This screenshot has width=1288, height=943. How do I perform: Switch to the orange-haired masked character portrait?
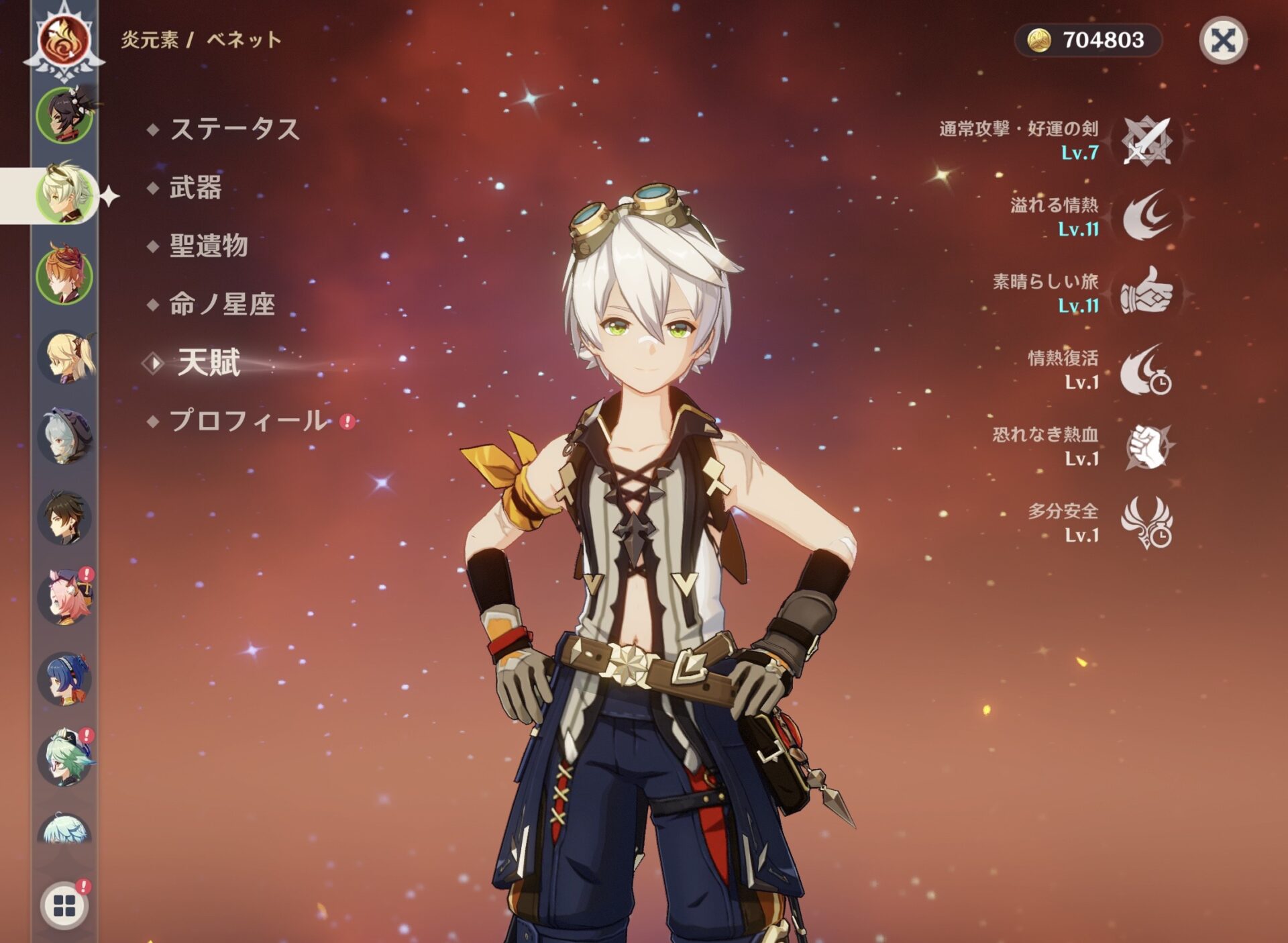tap(64, 275)
